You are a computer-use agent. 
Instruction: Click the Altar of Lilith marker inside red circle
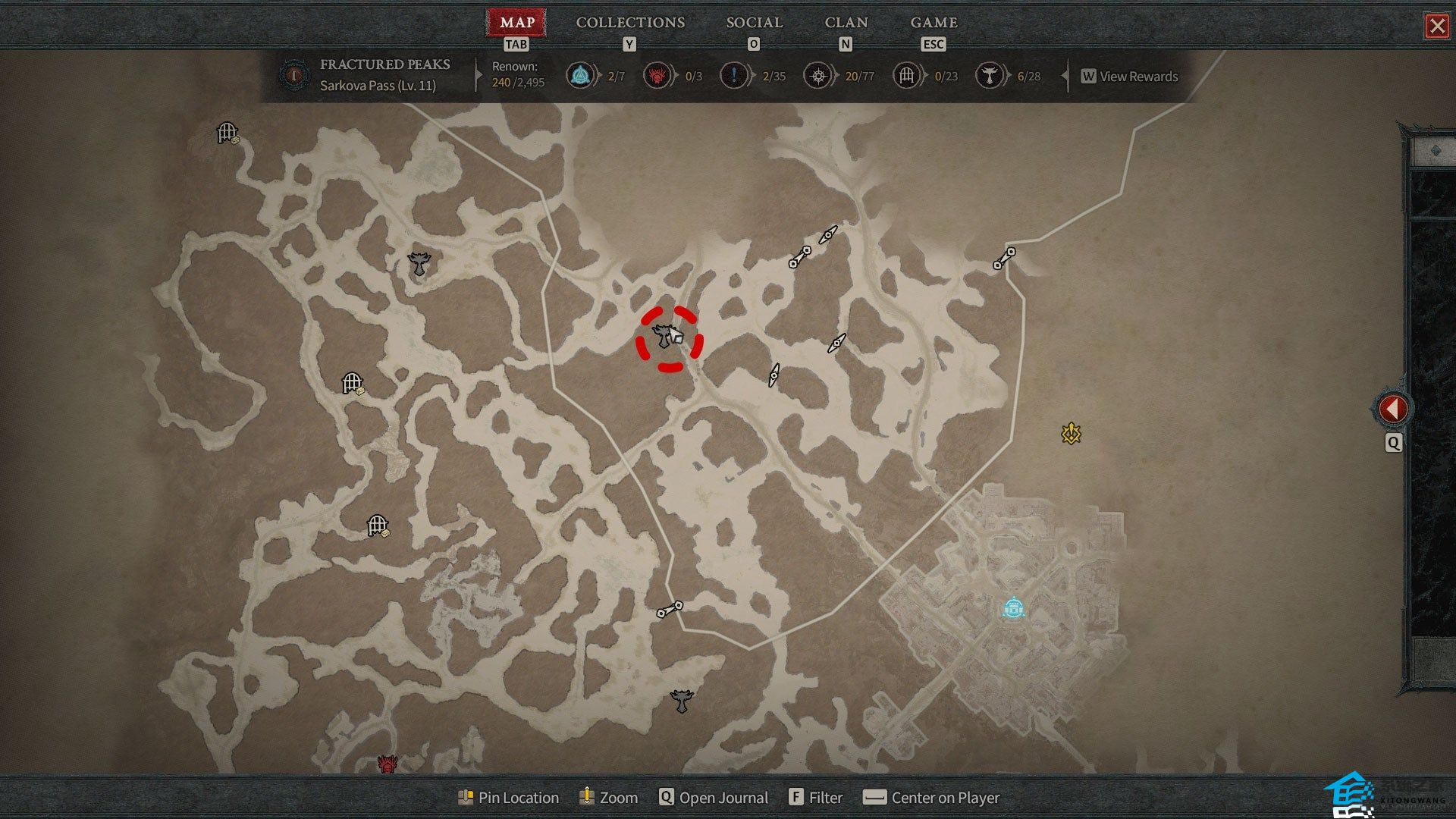(x=665, y=336)
